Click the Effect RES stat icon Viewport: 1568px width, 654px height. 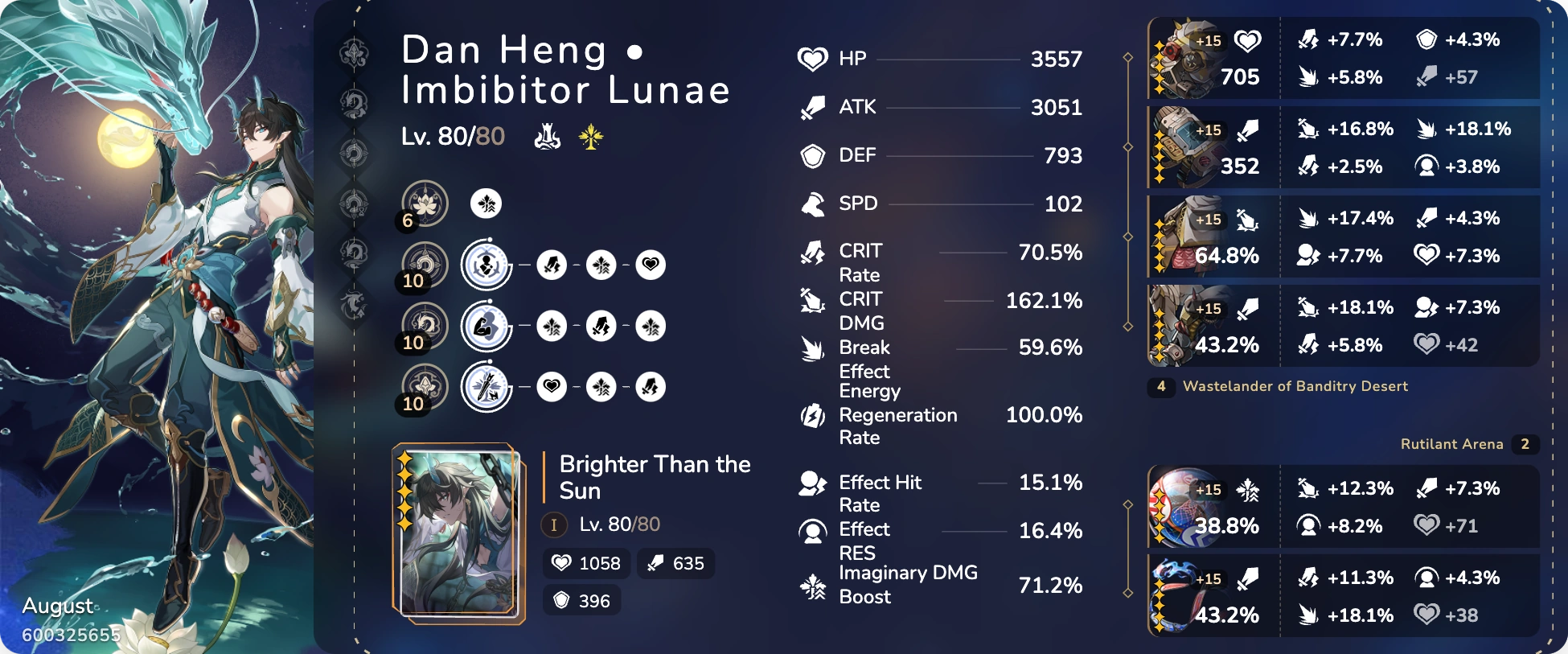813,530
